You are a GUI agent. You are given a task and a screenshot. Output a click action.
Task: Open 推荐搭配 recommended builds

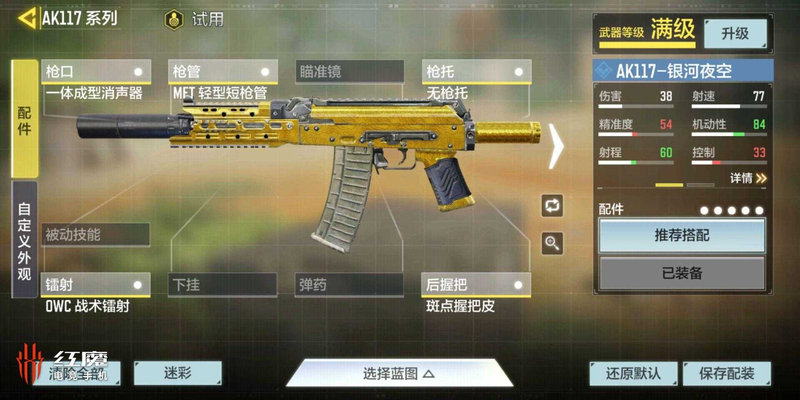(x=682, y=235)
